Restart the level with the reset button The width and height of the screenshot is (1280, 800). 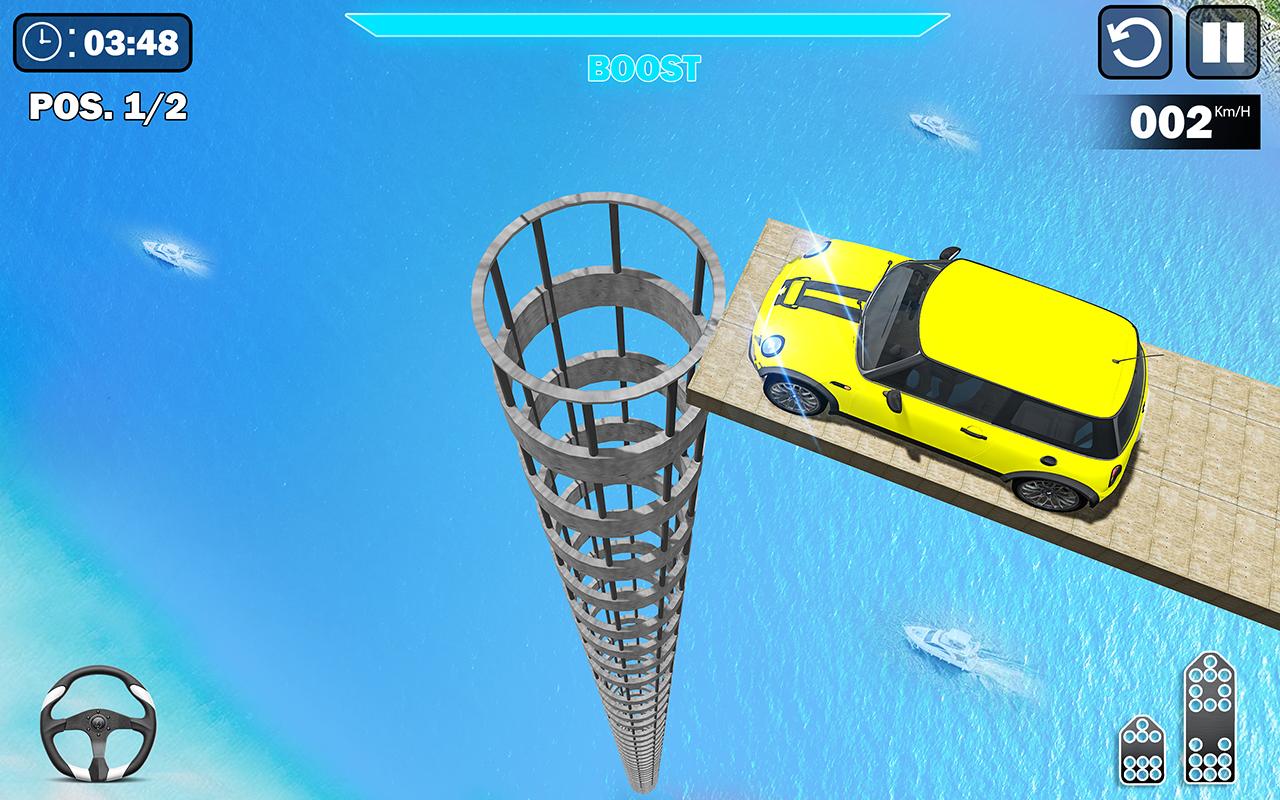click(x=1135, y=42)
